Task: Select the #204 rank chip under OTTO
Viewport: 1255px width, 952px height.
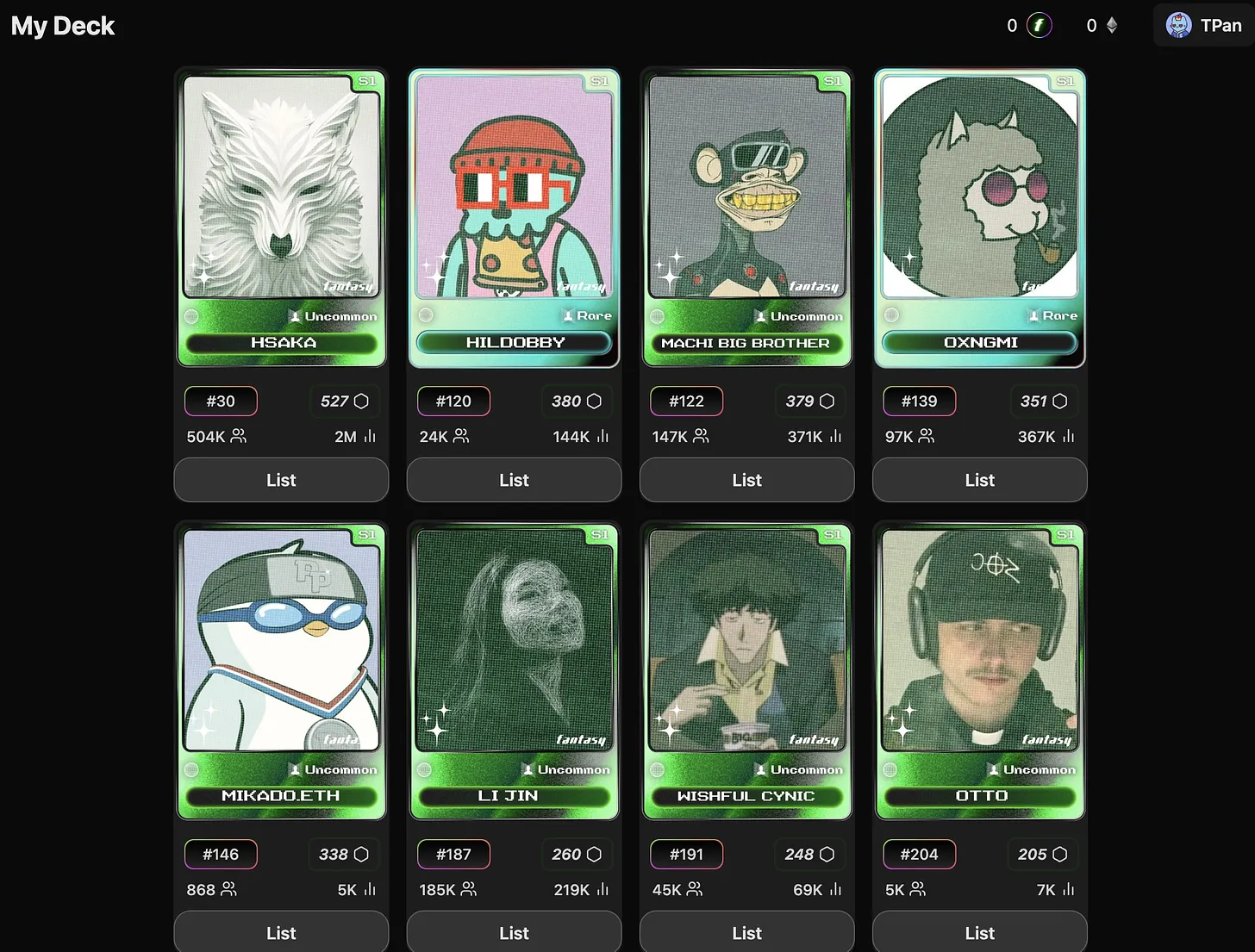Action: (919, 854)
